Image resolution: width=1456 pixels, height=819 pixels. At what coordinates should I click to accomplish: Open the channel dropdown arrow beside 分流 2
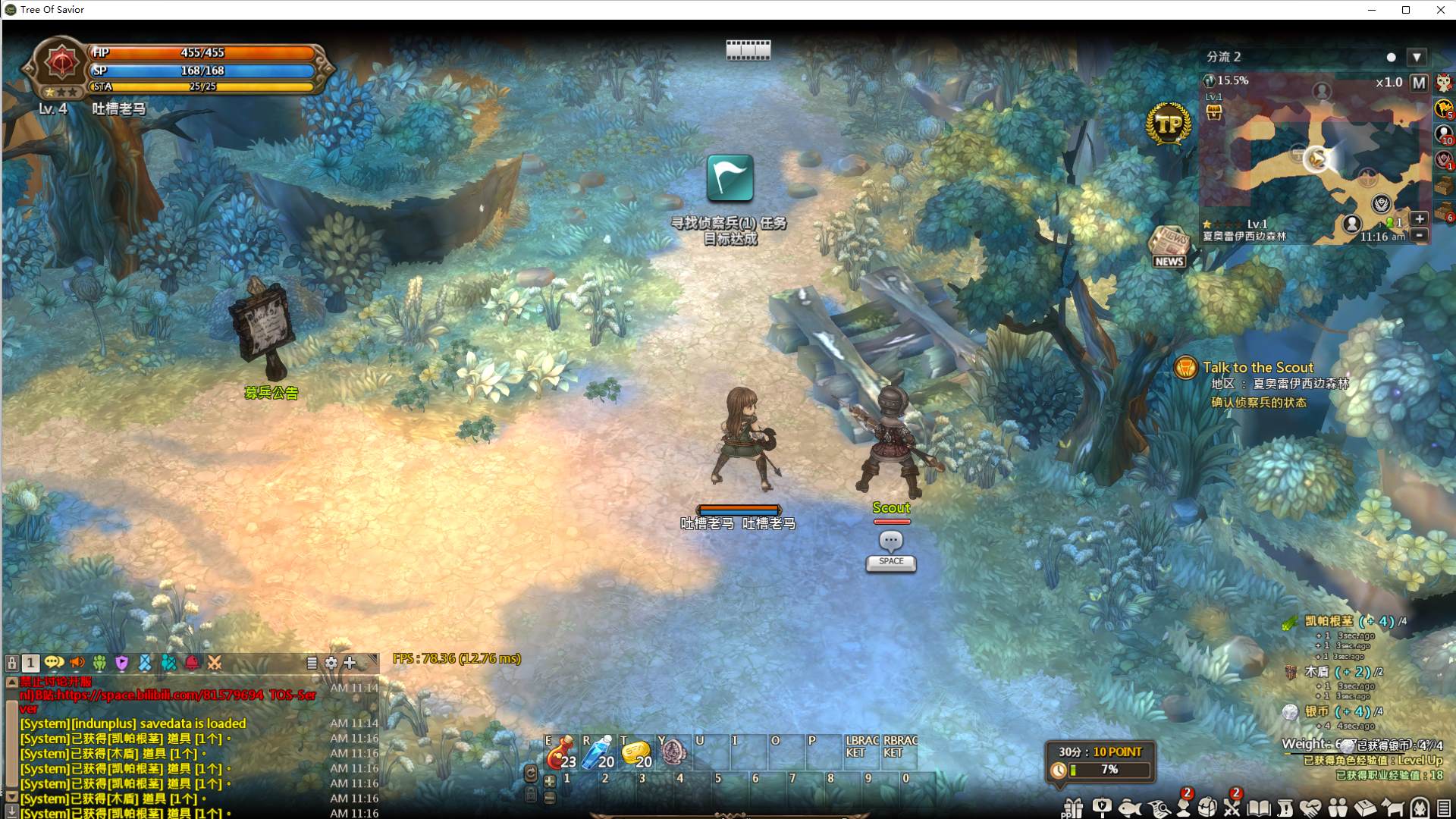click(x=1417, y=57)
